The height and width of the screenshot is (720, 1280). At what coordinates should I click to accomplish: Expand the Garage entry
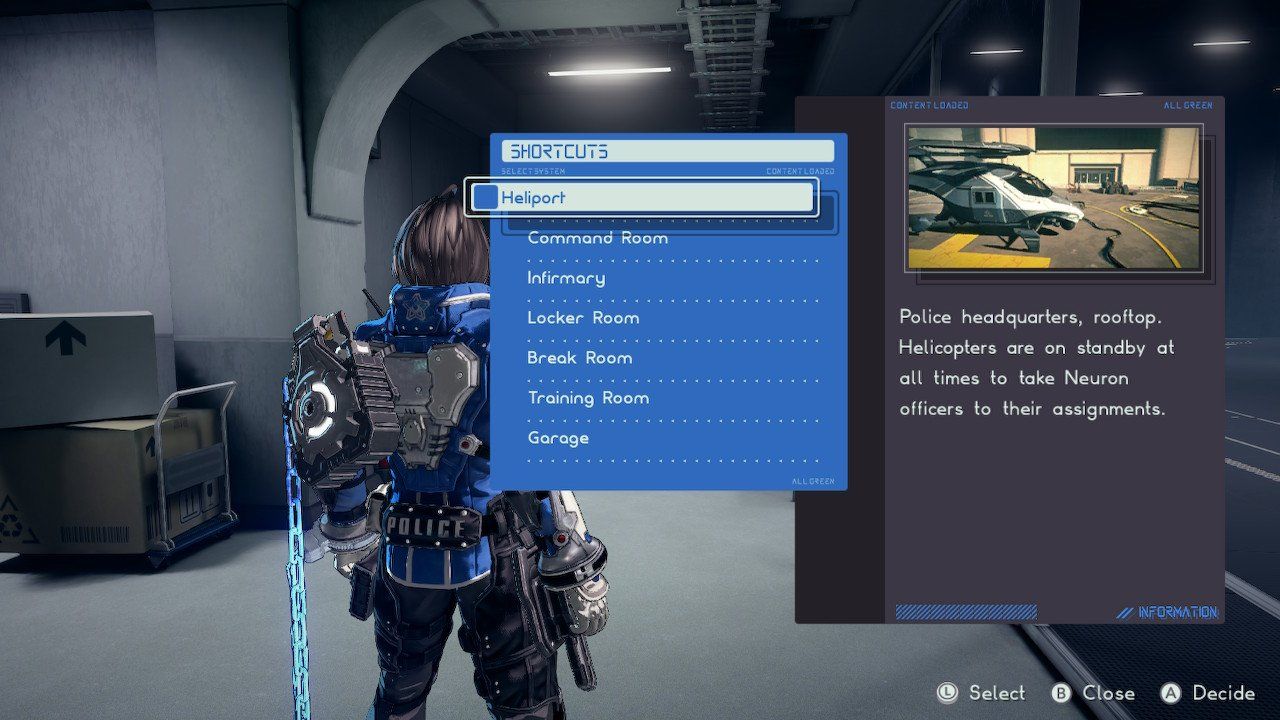558,437
